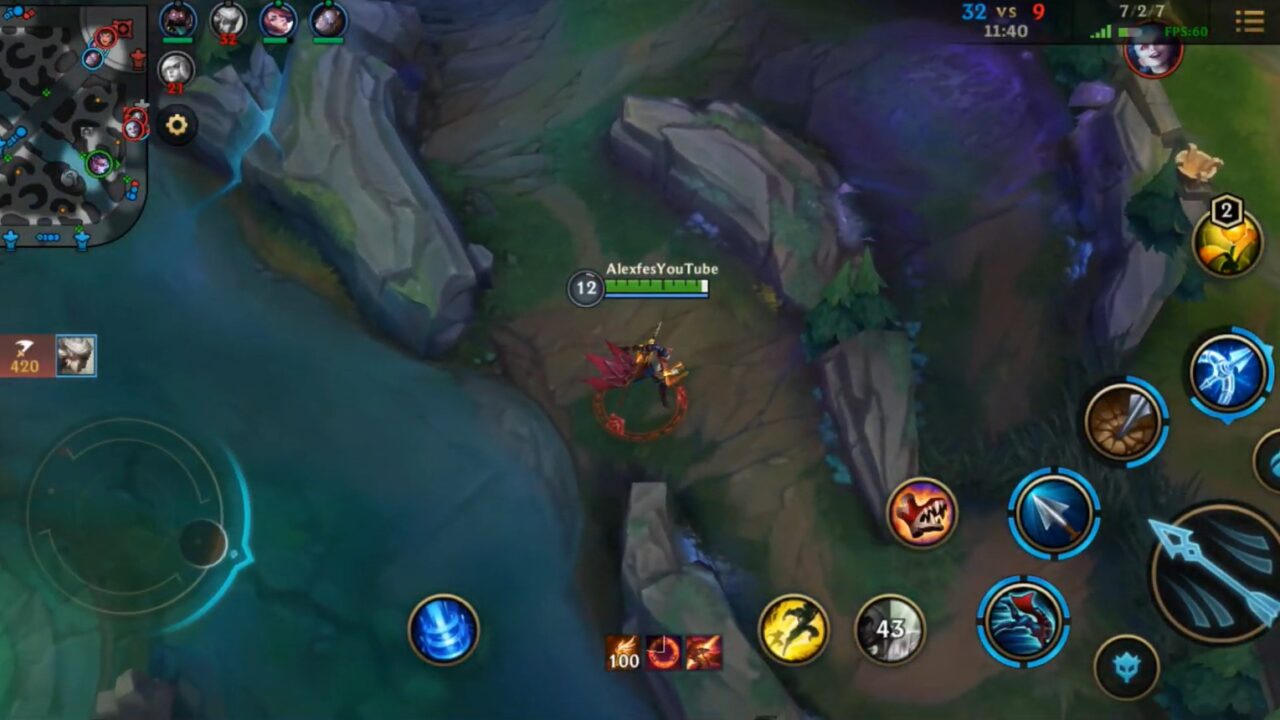This screenshot has height=720, width=1280.
Task: Tap the 7/2/7 KDA display
Action: click(1143, 12)
